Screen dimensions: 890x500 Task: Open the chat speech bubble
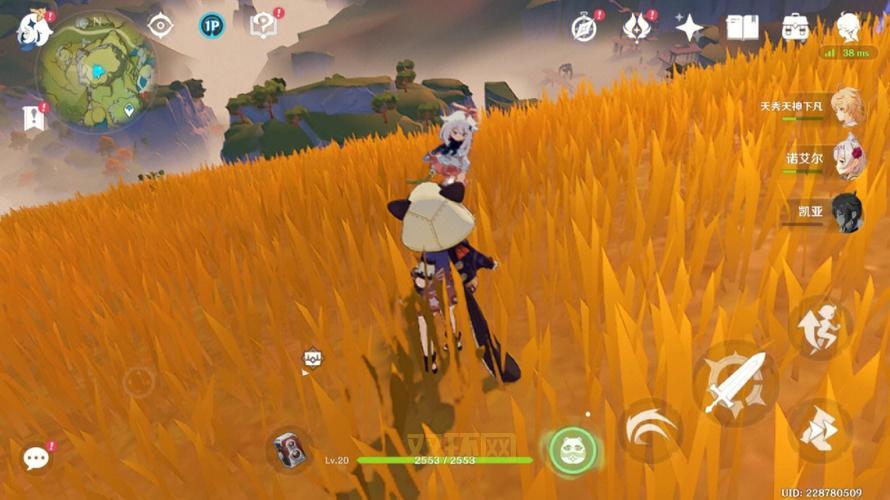pyautogui.click(x=37, y=458)
